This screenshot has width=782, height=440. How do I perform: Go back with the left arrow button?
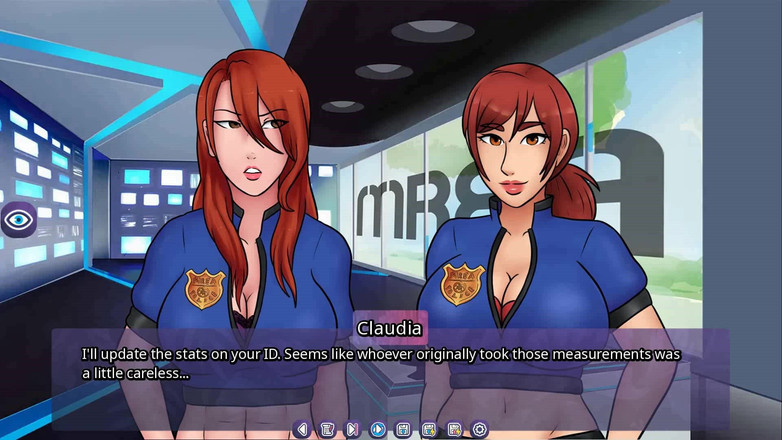click(302, 429)
